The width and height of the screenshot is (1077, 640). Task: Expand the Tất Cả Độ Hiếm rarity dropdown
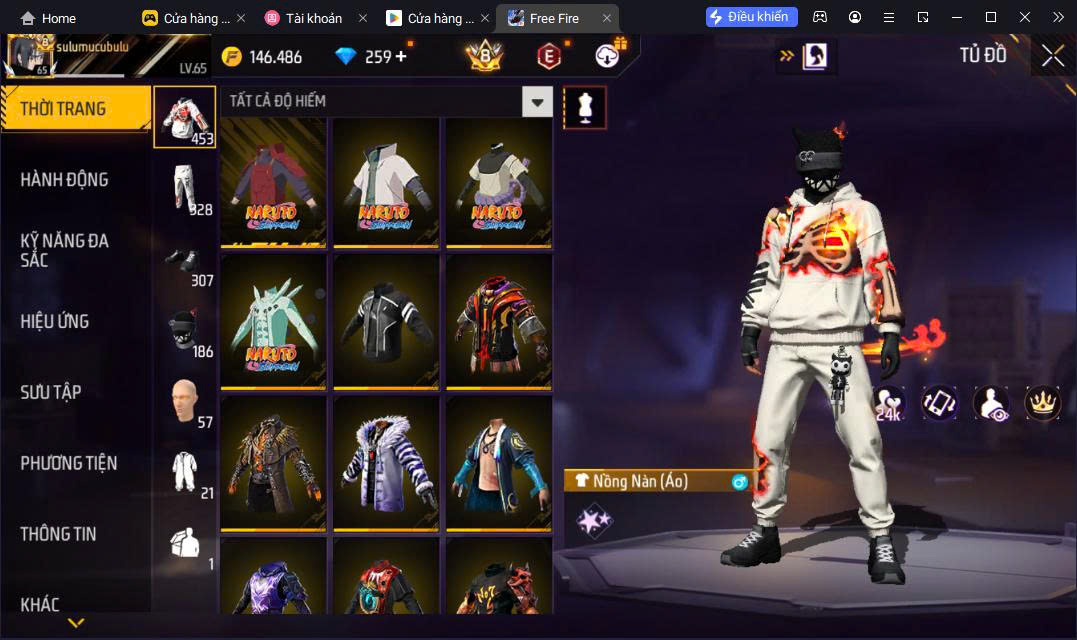point(538,101)
